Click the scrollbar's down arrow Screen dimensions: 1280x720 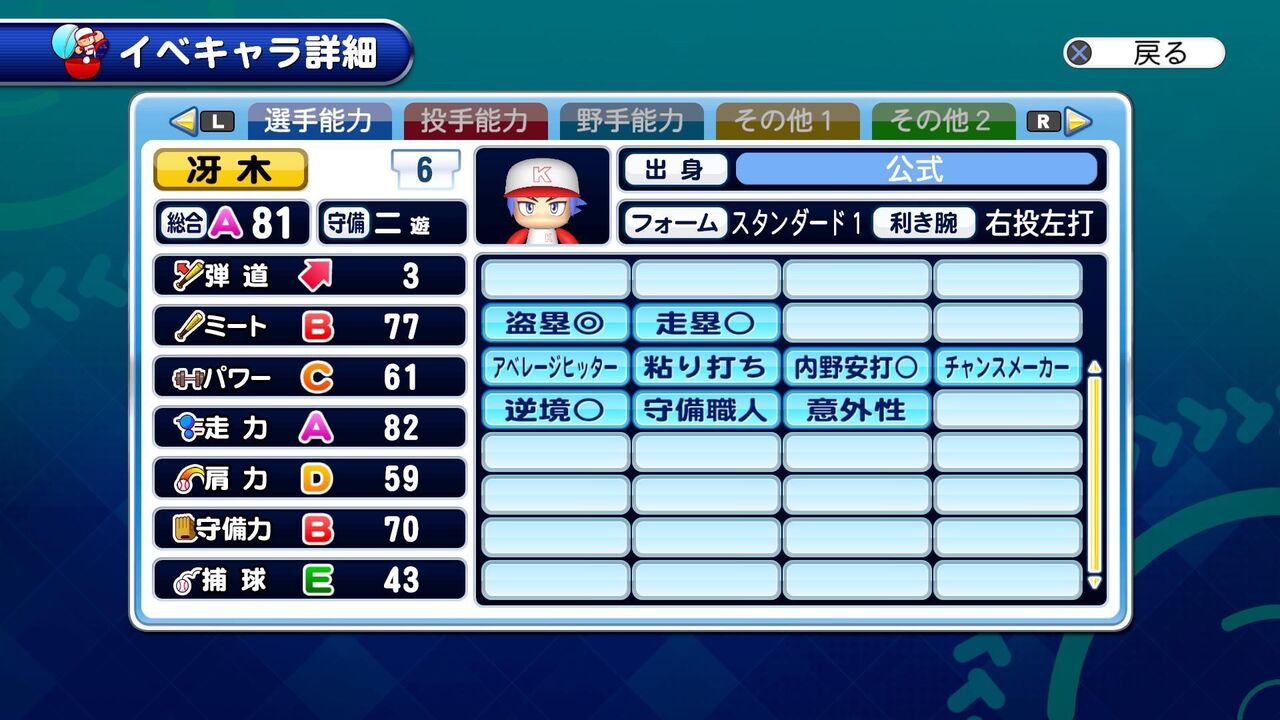coord(1094,582)
